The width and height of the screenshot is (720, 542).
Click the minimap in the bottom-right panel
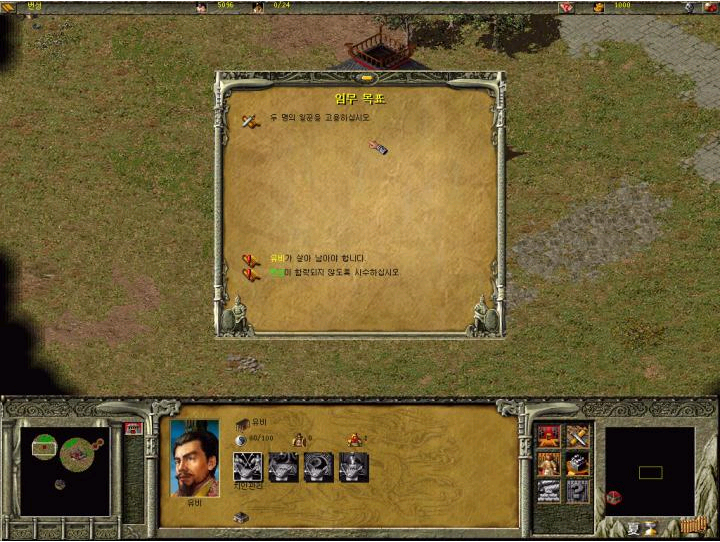(649, 471)
